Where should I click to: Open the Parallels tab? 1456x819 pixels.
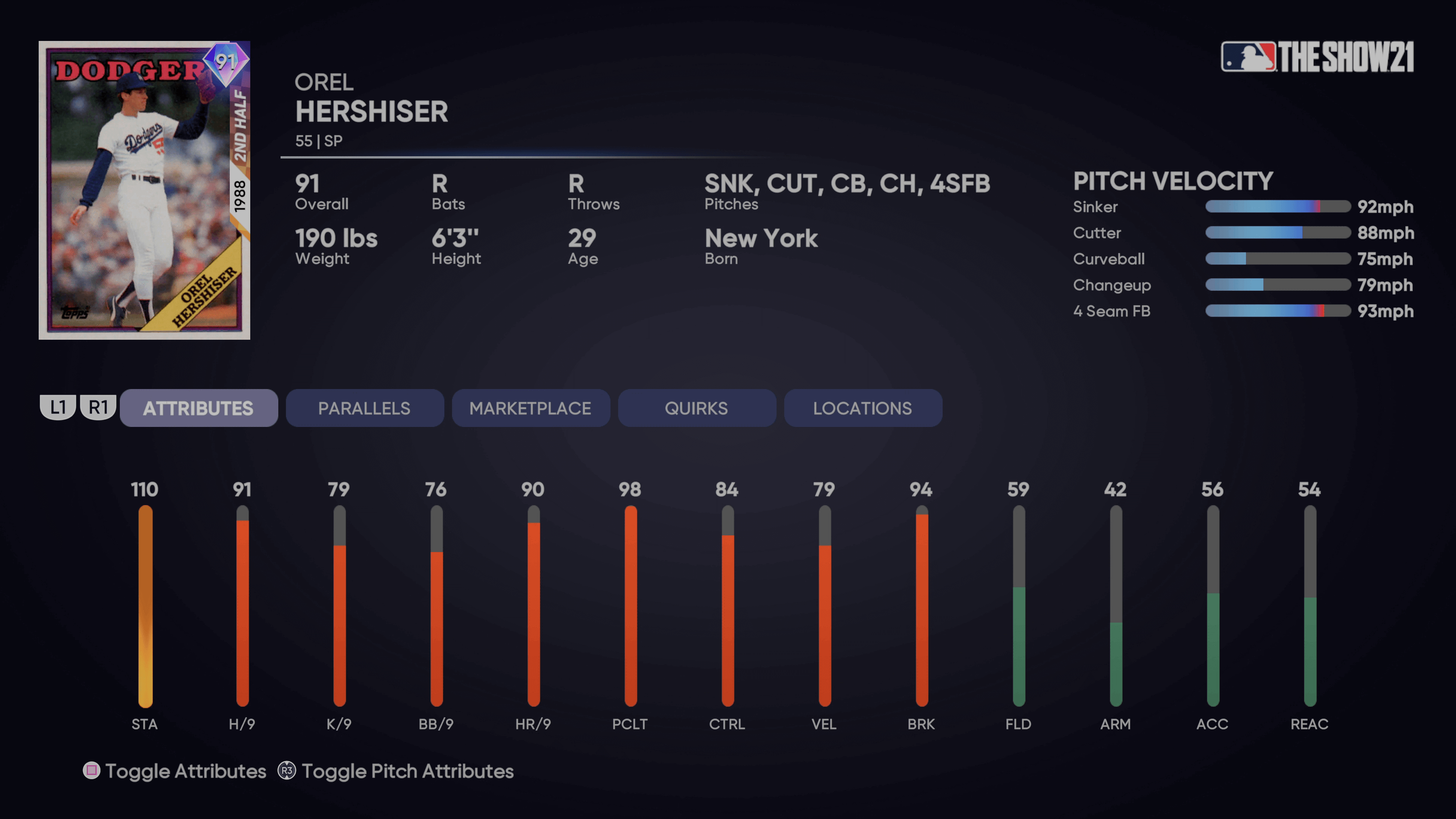364,408
